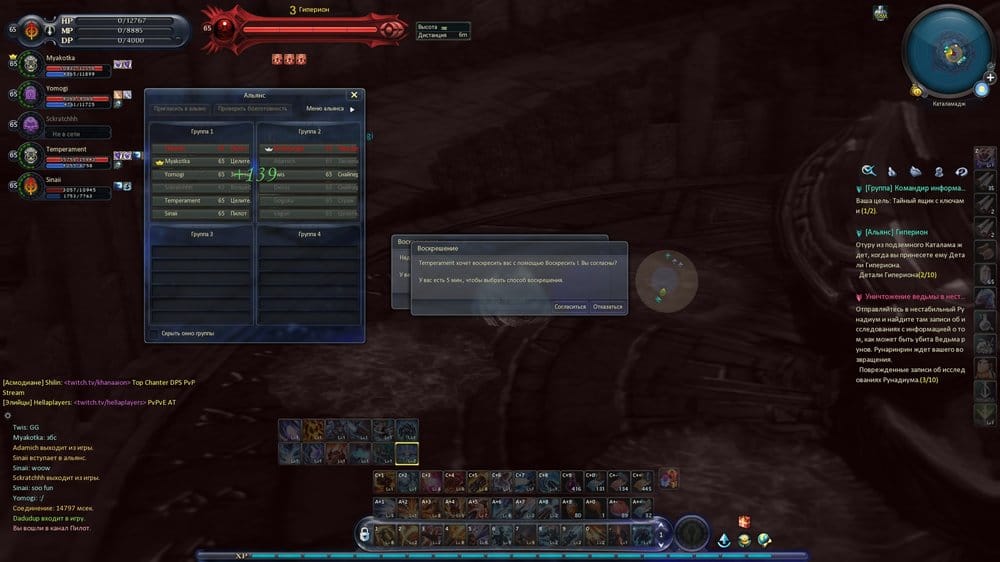Close the Альянс window

[354, 95]
